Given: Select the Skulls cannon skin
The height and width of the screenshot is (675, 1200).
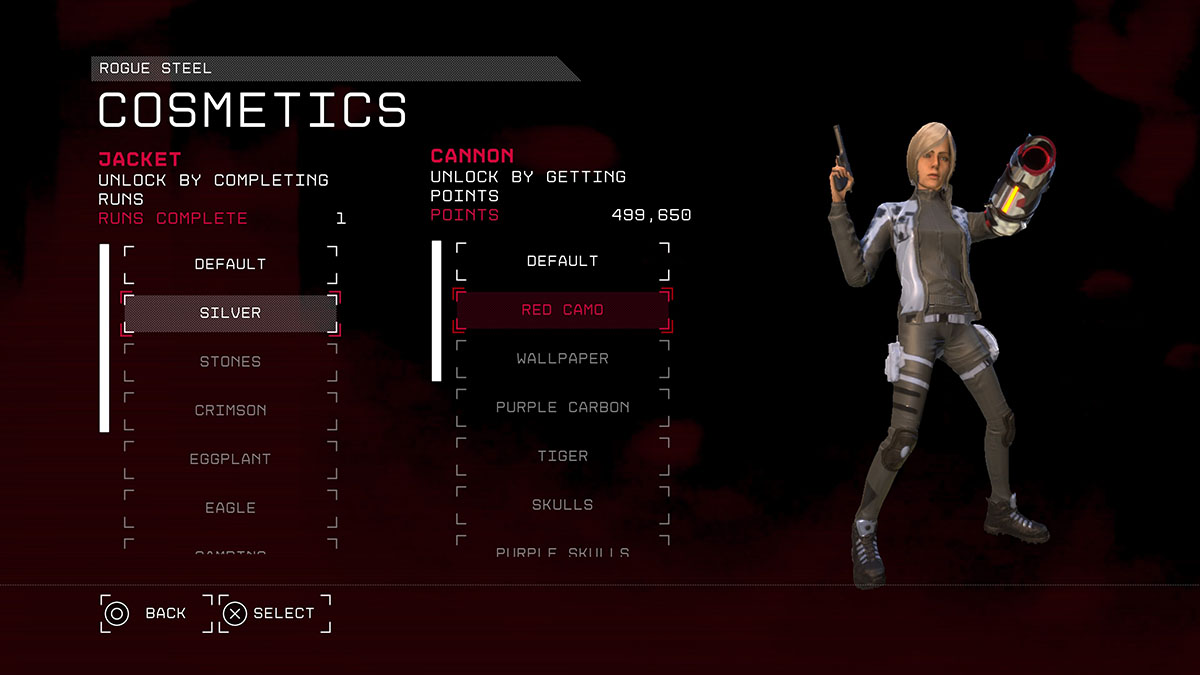Looking at the screenshot, I should click(x=562, y=505).
